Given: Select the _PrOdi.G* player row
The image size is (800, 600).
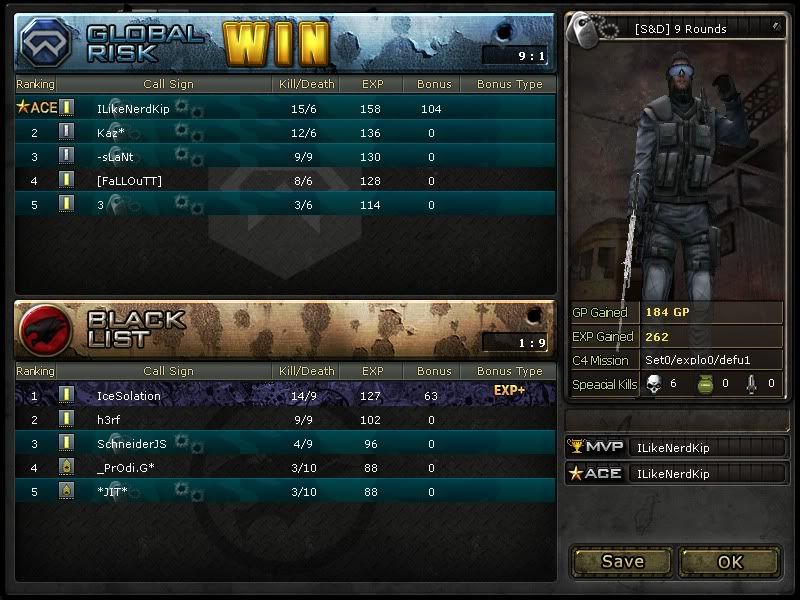Looking at the screenshot, I should [x=285, y=467].
